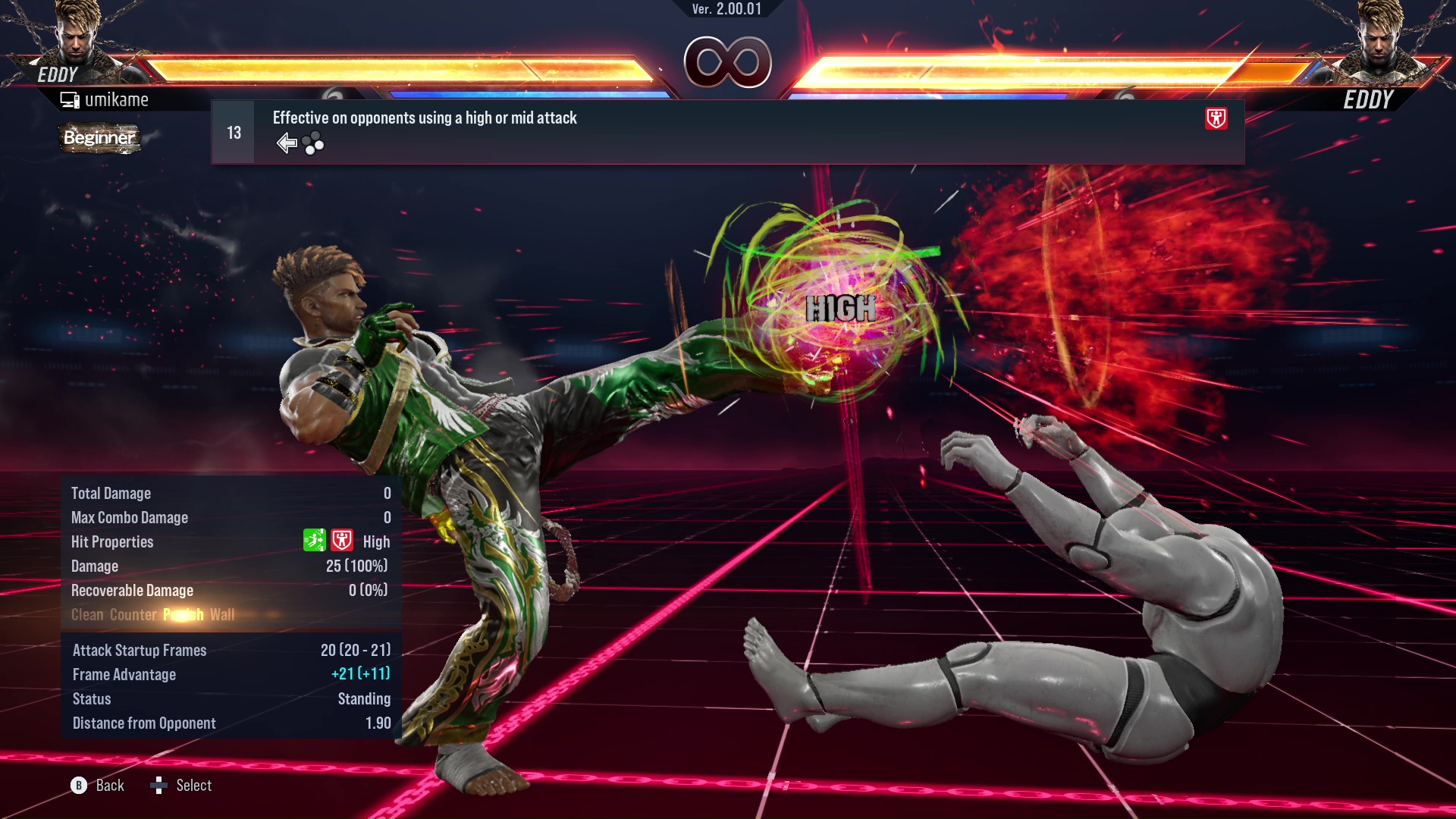Select move 13 in the move list
Screen dimensions: 1456x819
pos(726,133)
